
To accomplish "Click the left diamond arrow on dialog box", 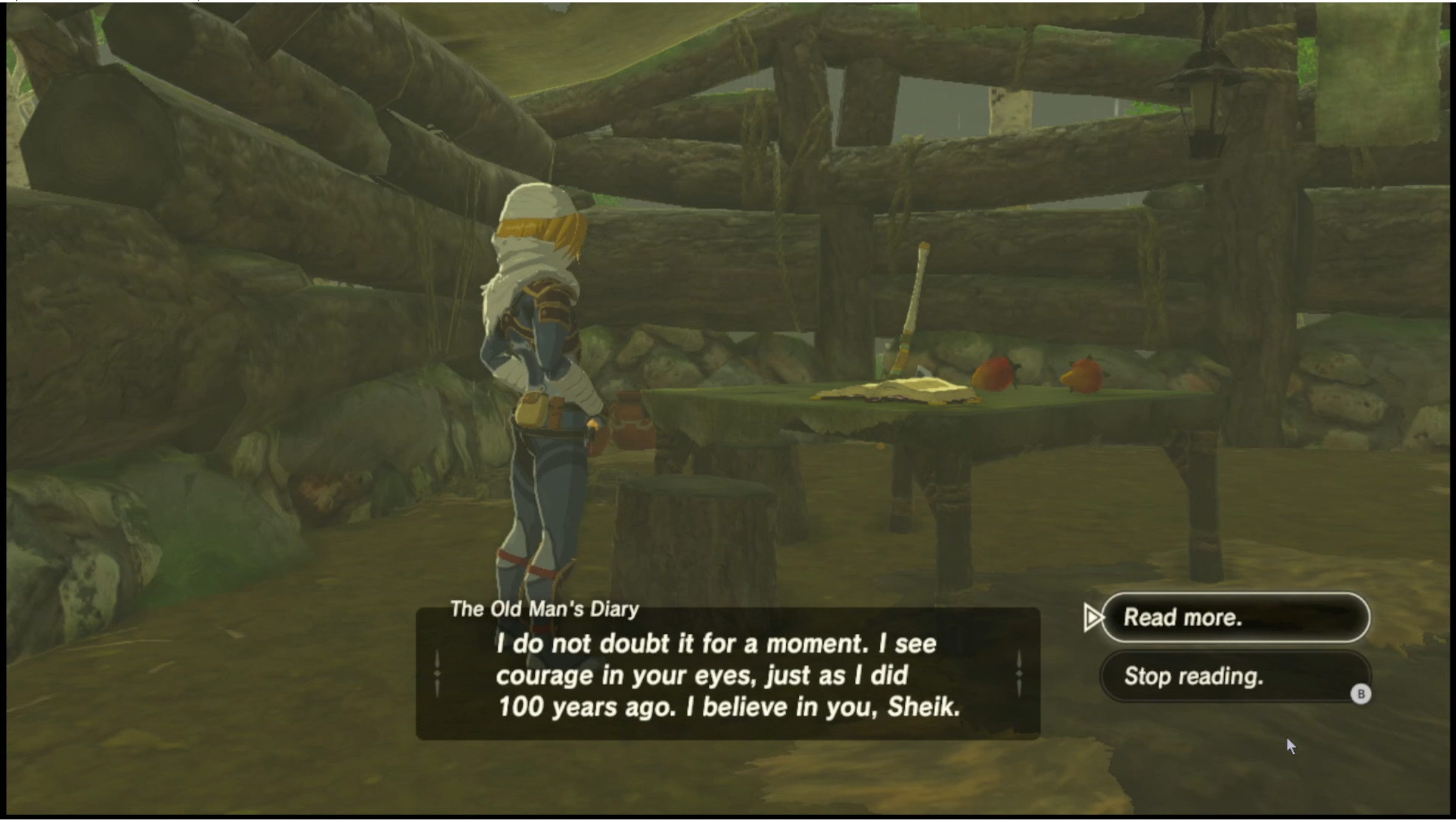I will [437, 673].
